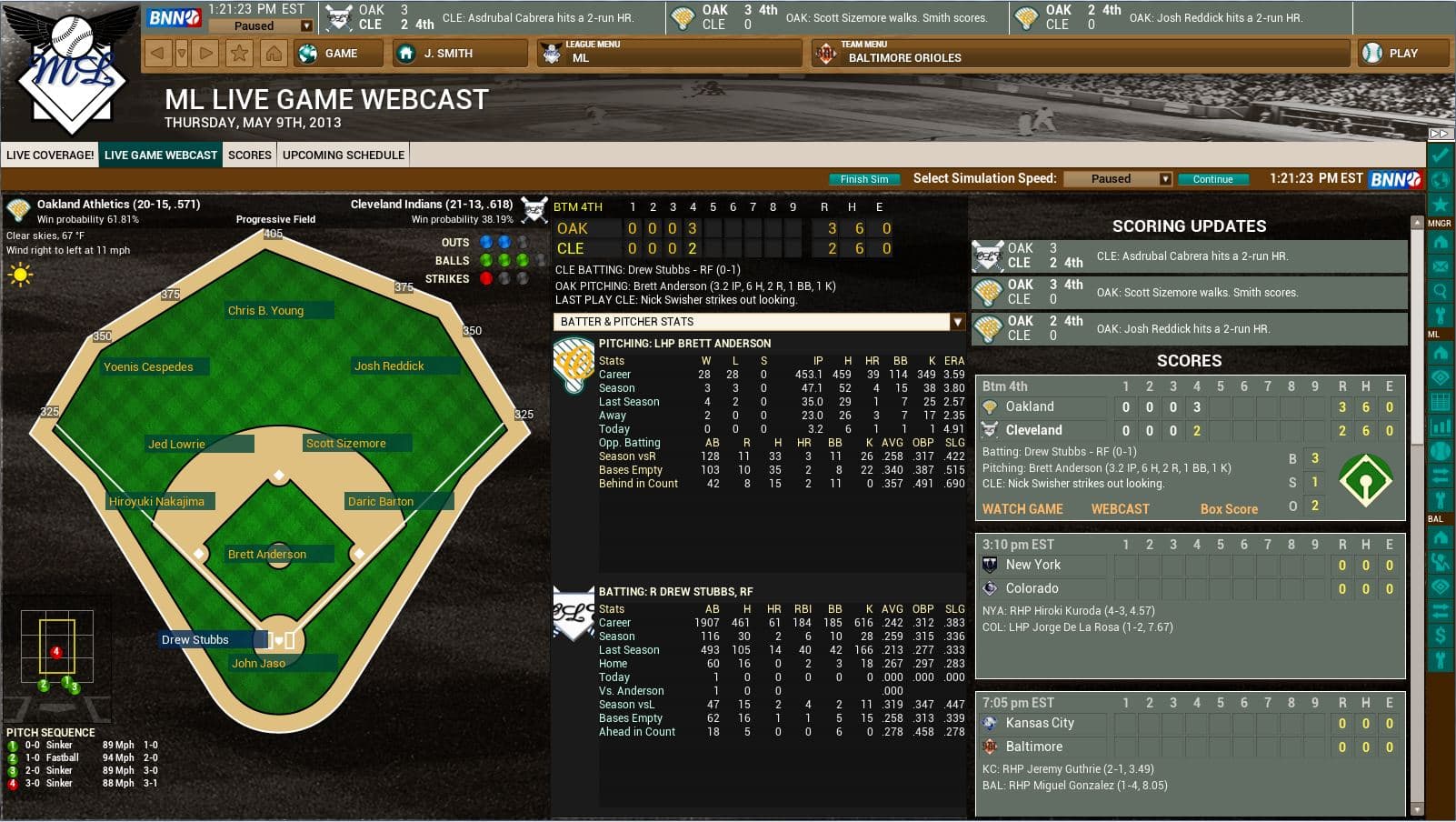The height and width of the screenshot is (822, 1456).
Task: Switch to the SCORES tab
Action: [x=249, y=155]
